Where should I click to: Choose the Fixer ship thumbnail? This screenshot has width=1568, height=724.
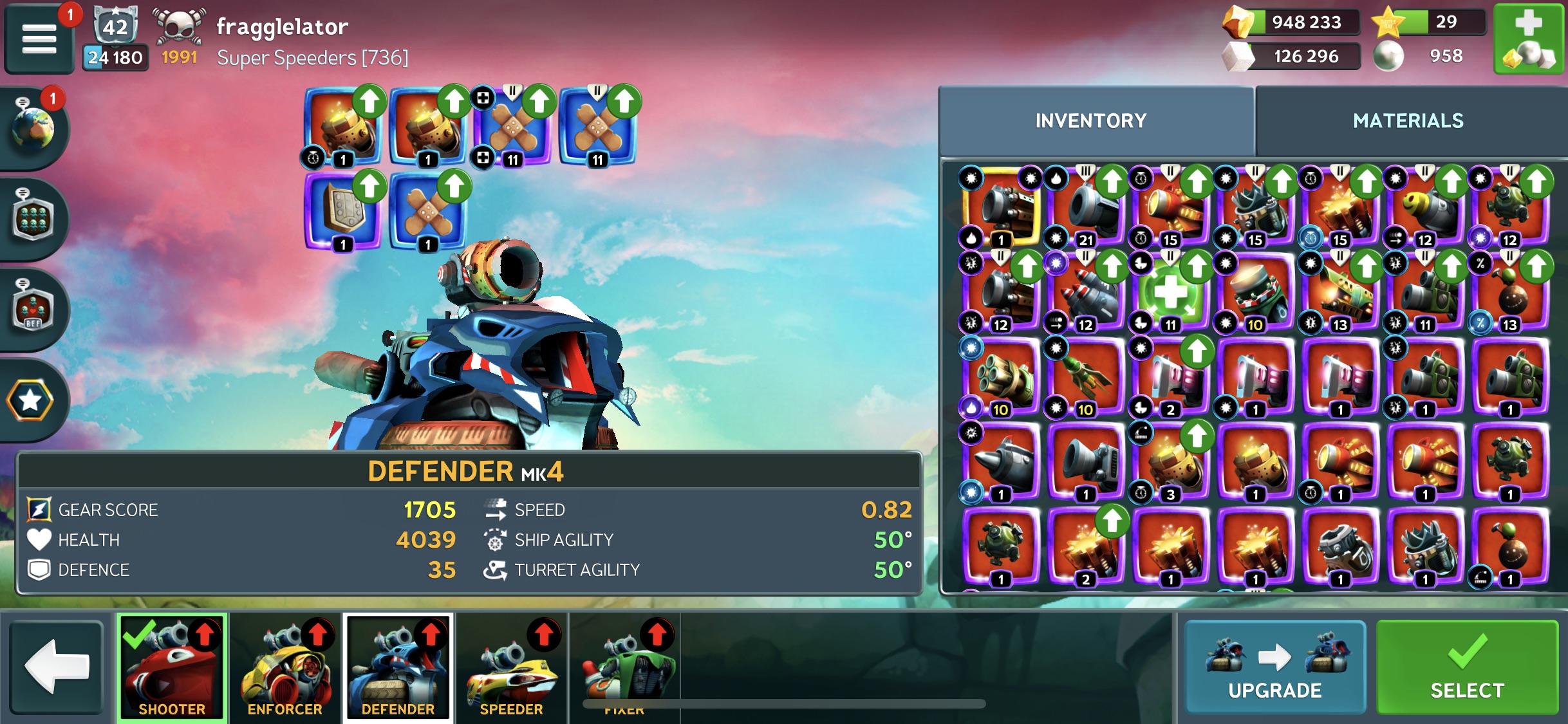(624, 667)
